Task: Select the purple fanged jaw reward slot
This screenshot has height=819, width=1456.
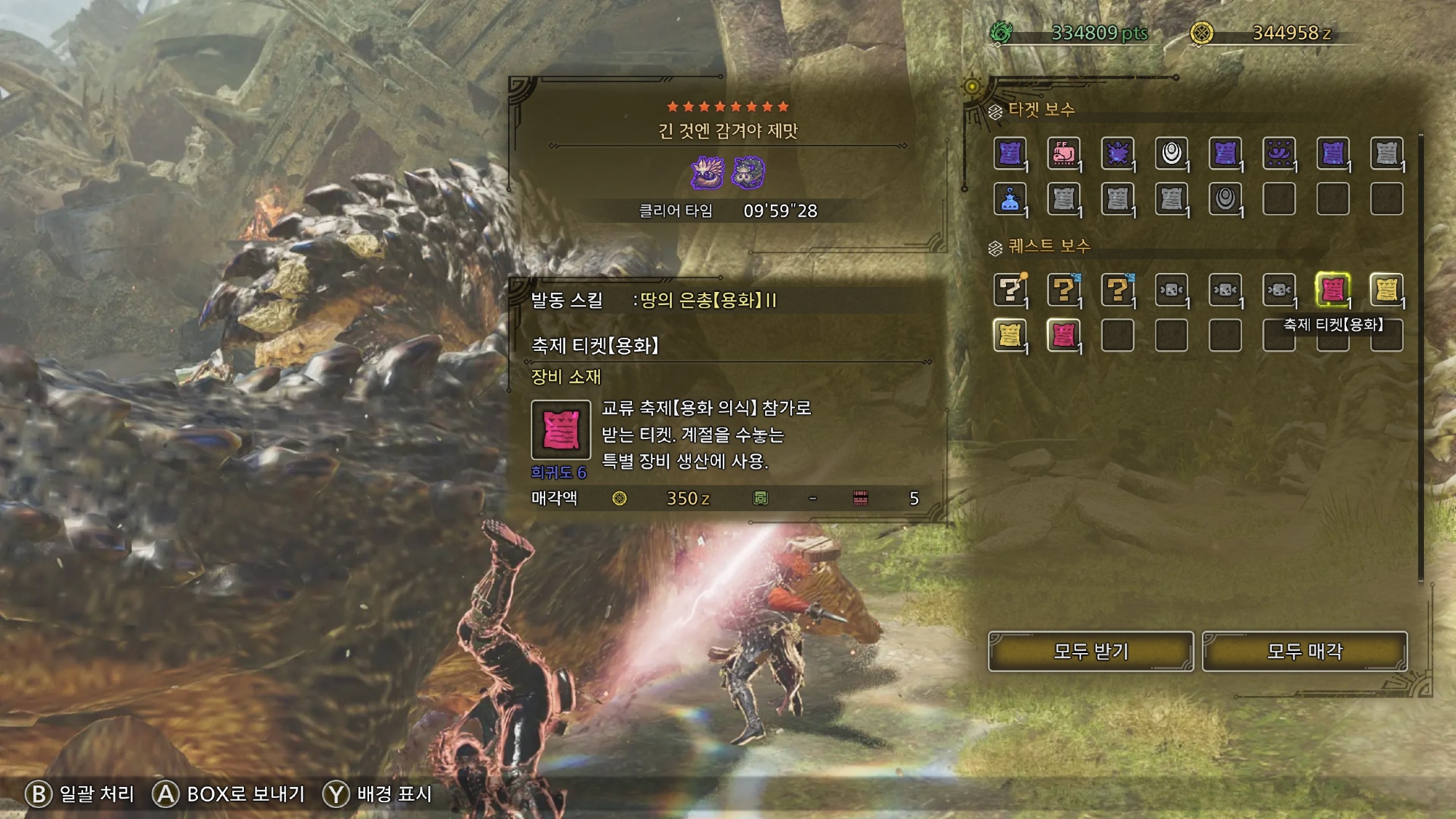Action: (x=1278, y=154)
